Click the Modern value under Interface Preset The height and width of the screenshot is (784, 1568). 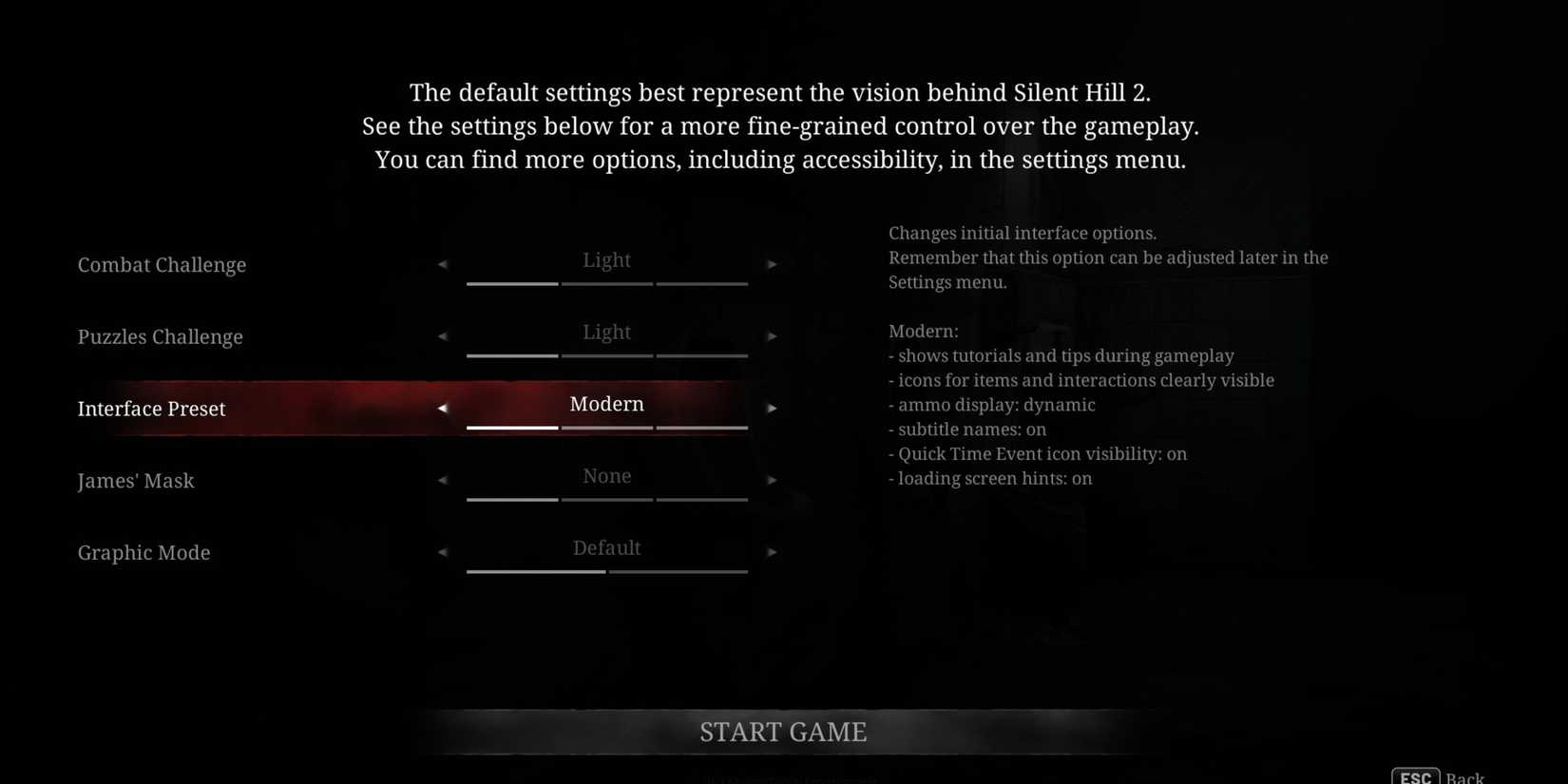point(606,404)
